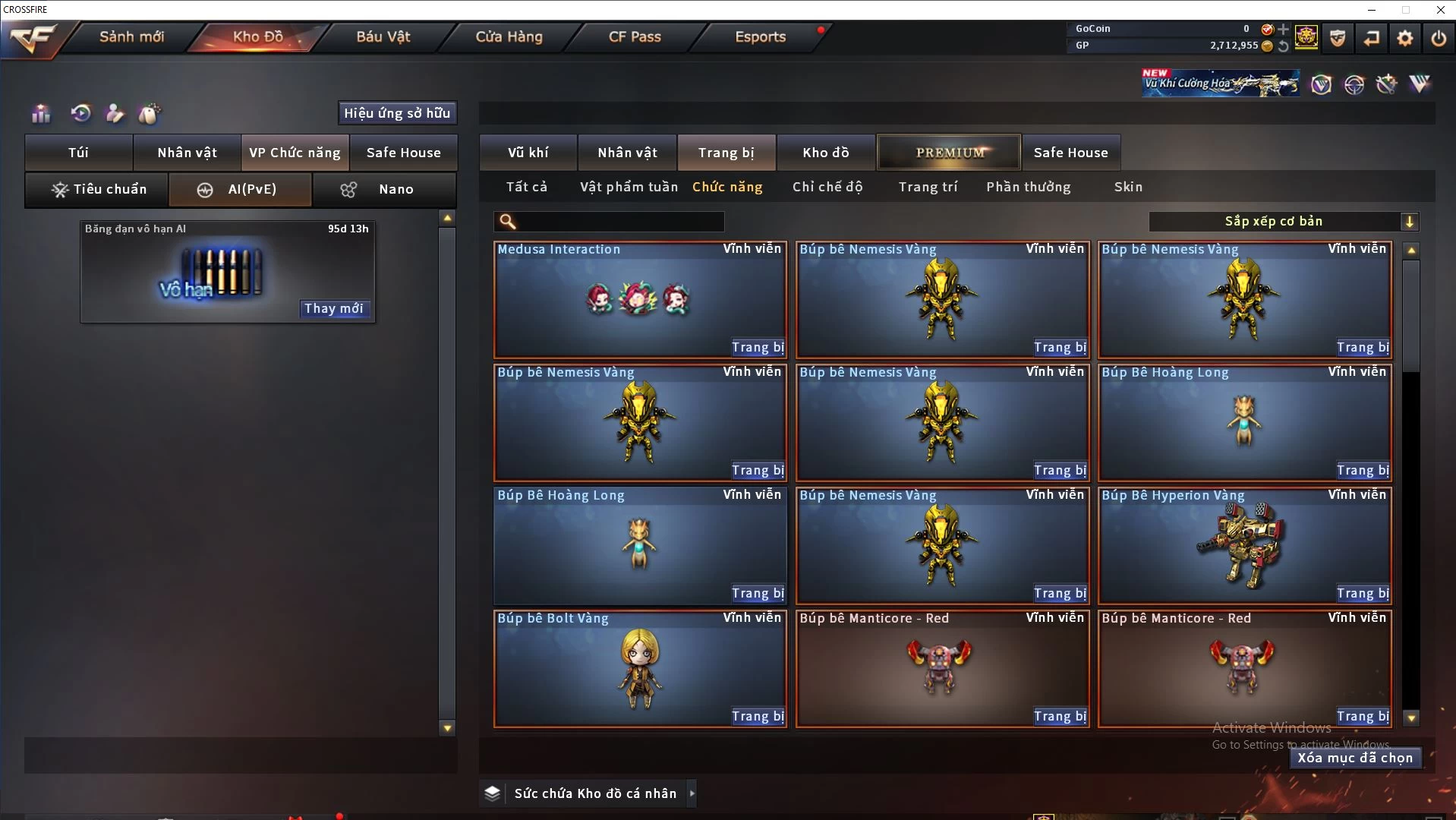The width and height of the screenshot is (1456, 820).
Task: Open the Cửa Hàng shop
Action: point(509,36)
